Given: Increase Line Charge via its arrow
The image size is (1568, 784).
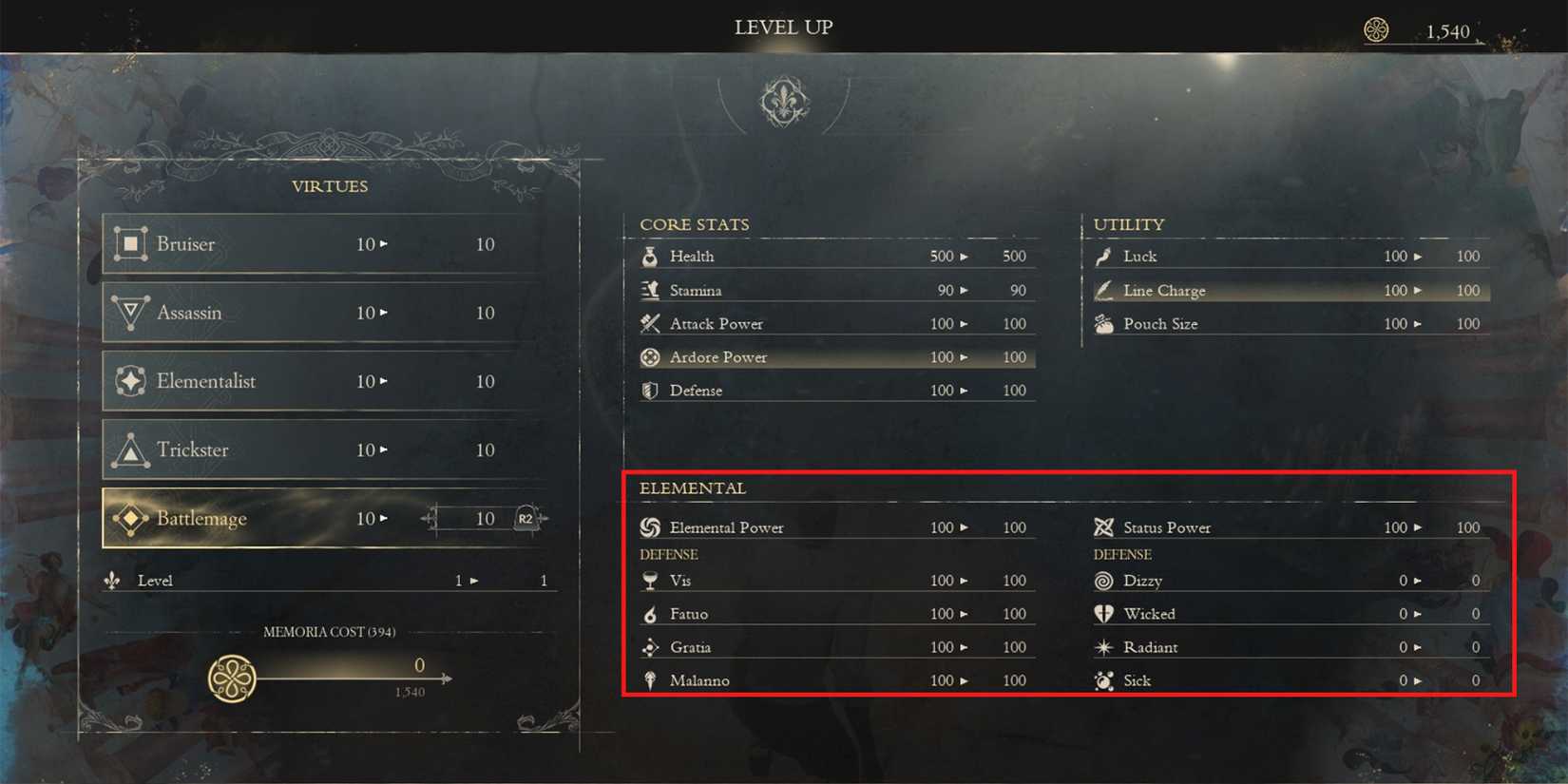Looking at the screenshot, I should point(1418,290).
